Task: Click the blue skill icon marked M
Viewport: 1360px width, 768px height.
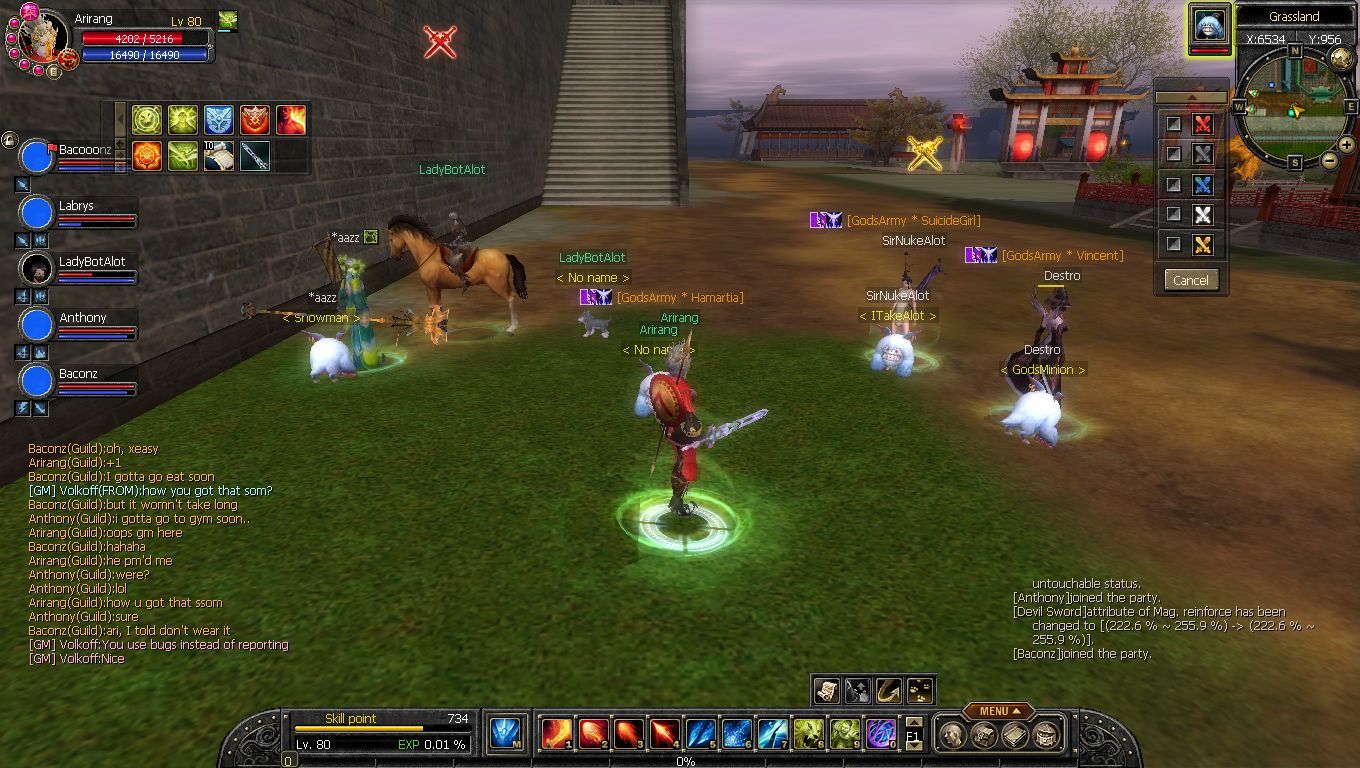Action: point(505,734)
